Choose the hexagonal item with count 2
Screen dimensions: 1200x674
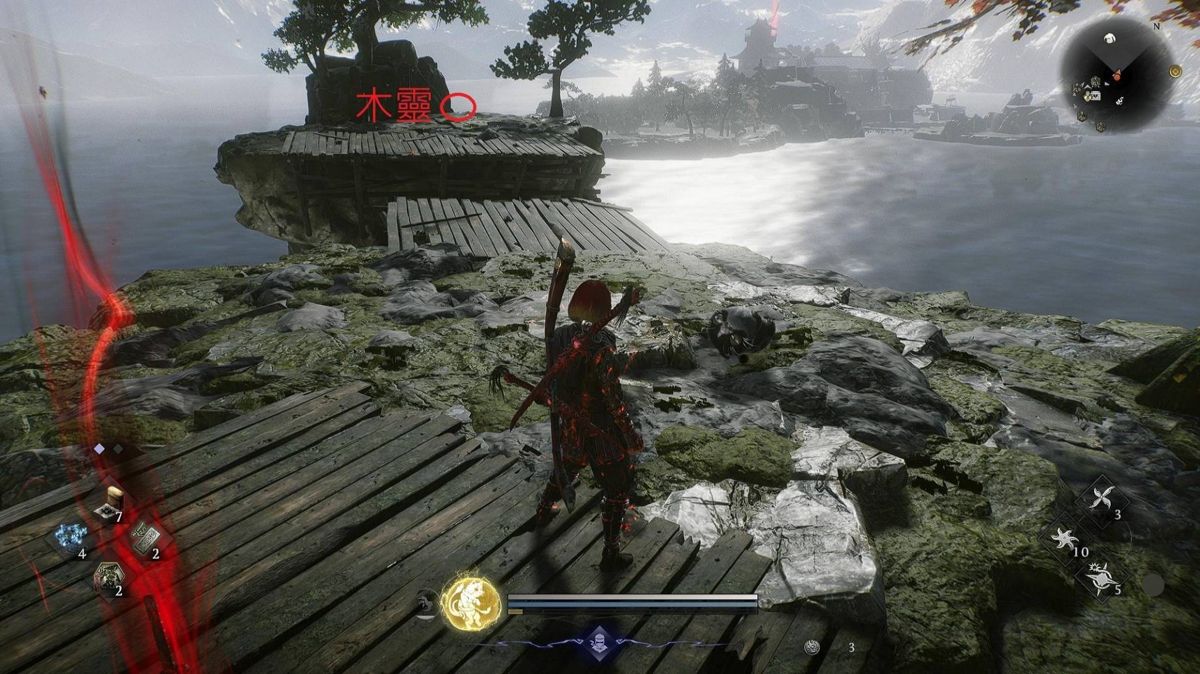[x=108, y=576]
